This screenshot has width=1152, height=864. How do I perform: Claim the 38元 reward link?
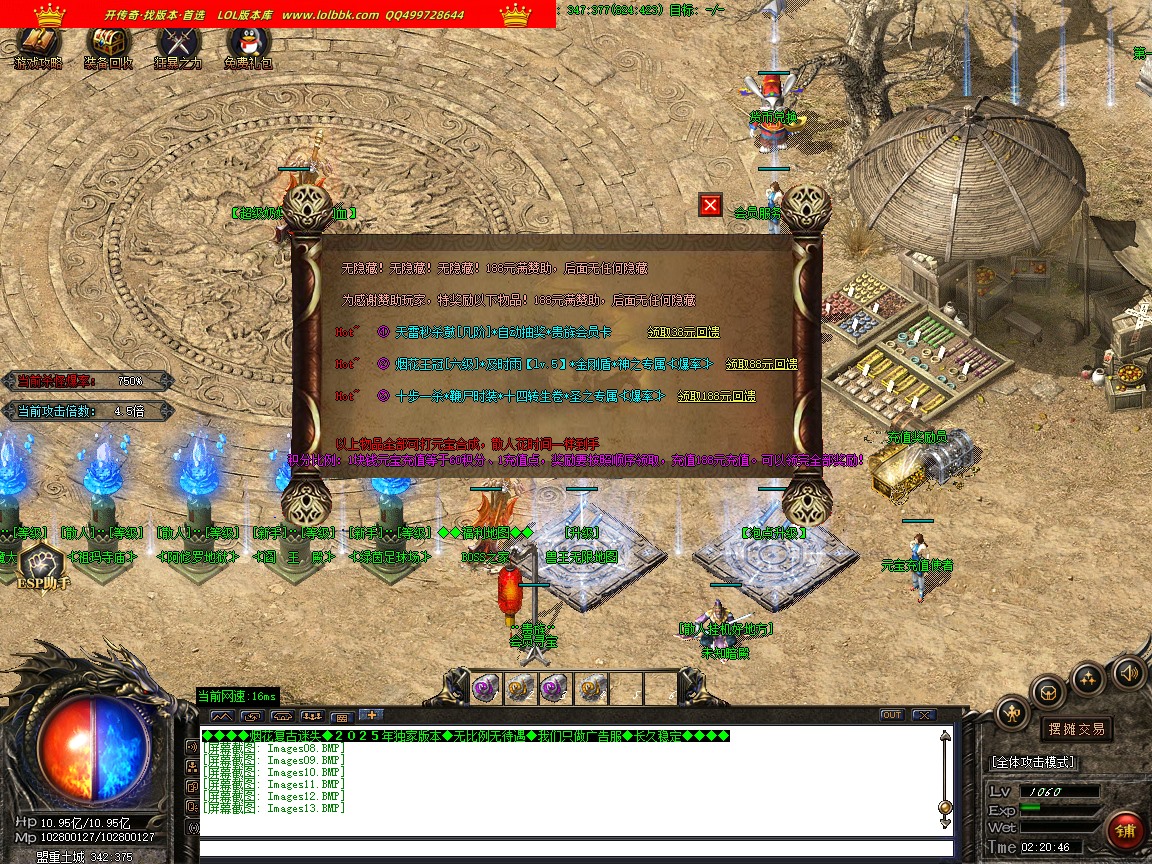(x=683, y=332)
